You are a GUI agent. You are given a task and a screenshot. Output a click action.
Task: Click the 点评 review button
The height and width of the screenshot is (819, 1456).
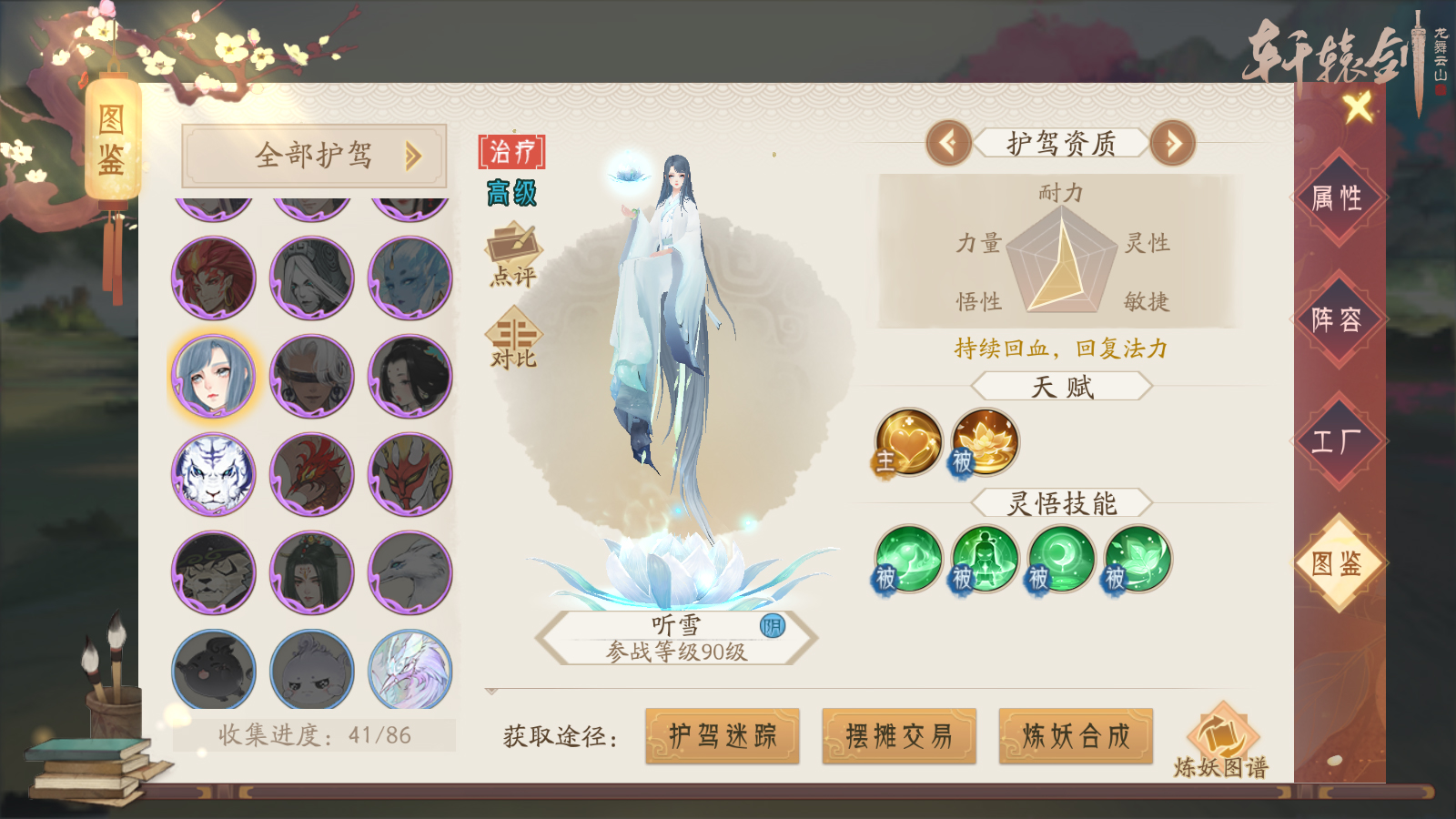click(513, 256)
